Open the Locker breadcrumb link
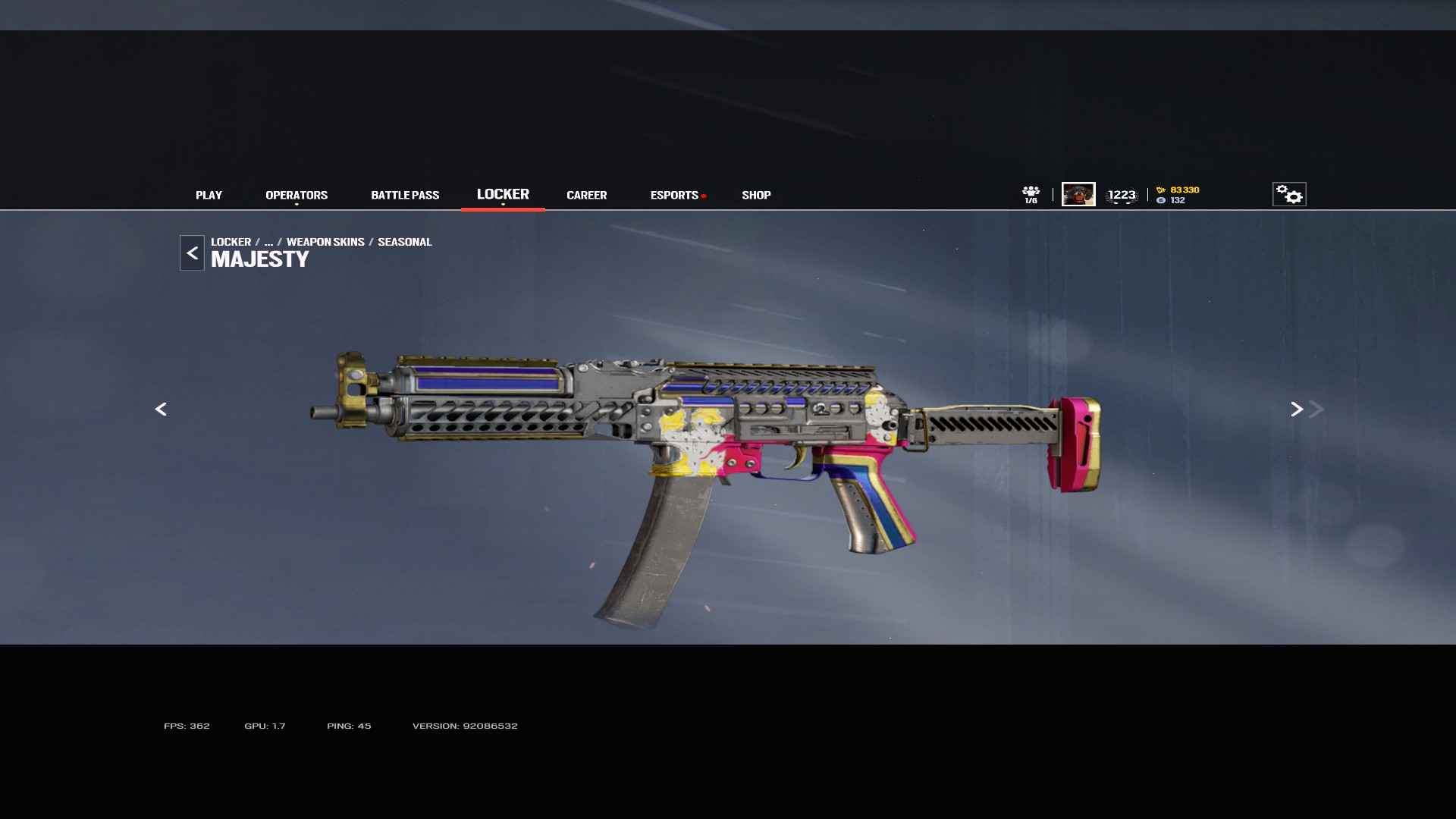Viewport: 1456px width, 819px height. click(x=231, y=242)
